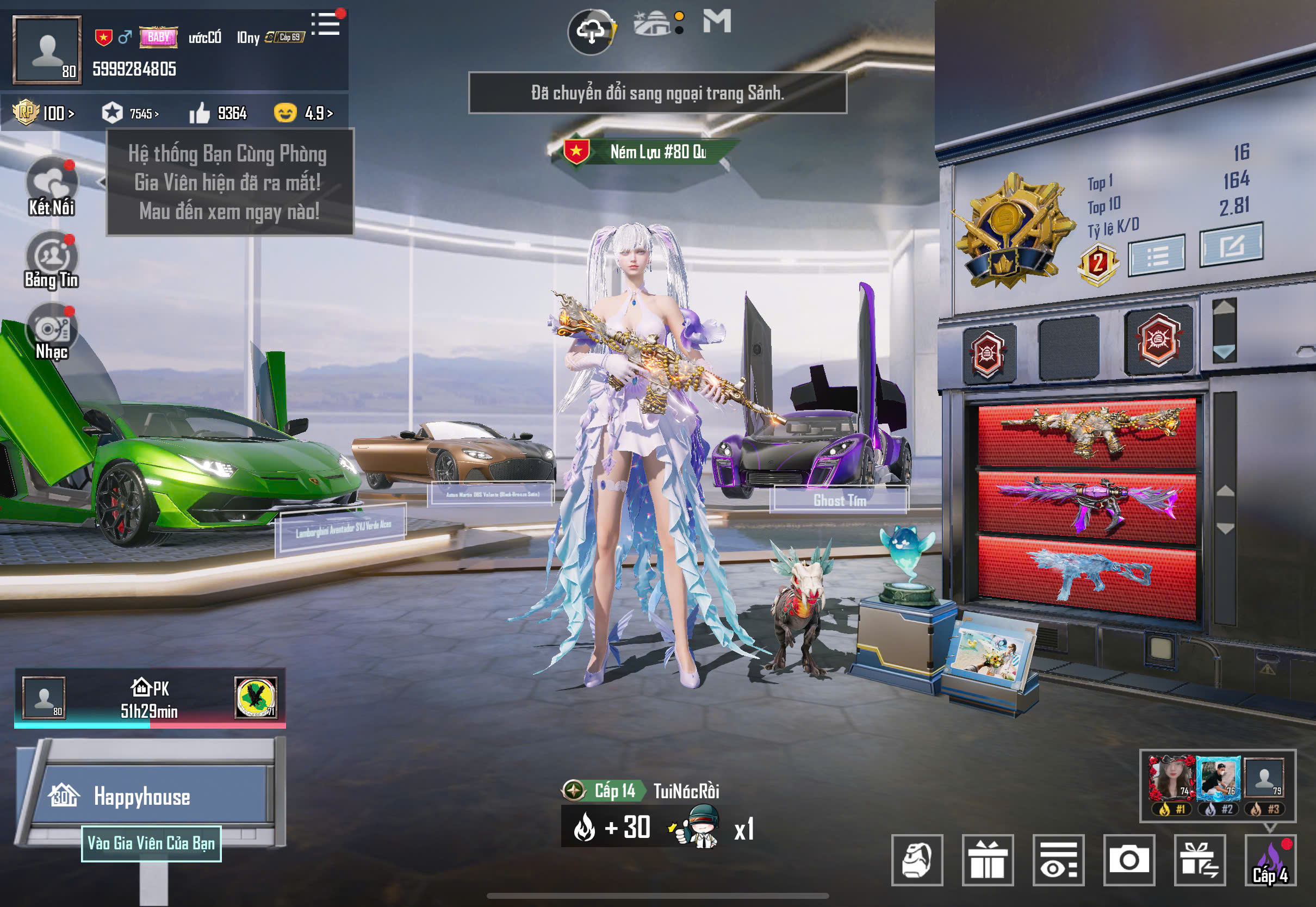This screenshot has width=1316, height=907.
Task: Open the gift box button
Action: [988, 860]
